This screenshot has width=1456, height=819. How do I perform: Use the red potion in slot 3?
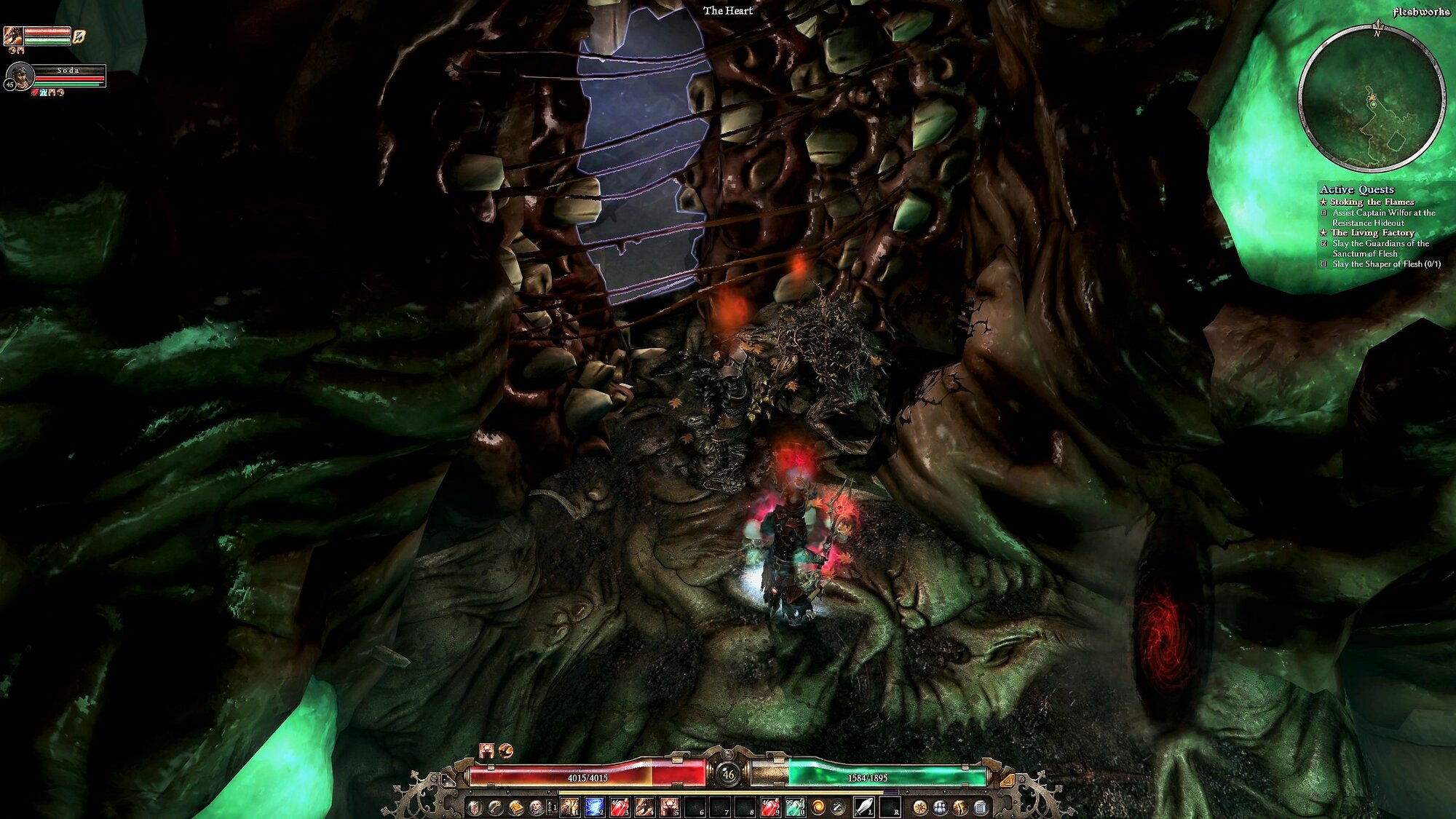click(620, 807)
